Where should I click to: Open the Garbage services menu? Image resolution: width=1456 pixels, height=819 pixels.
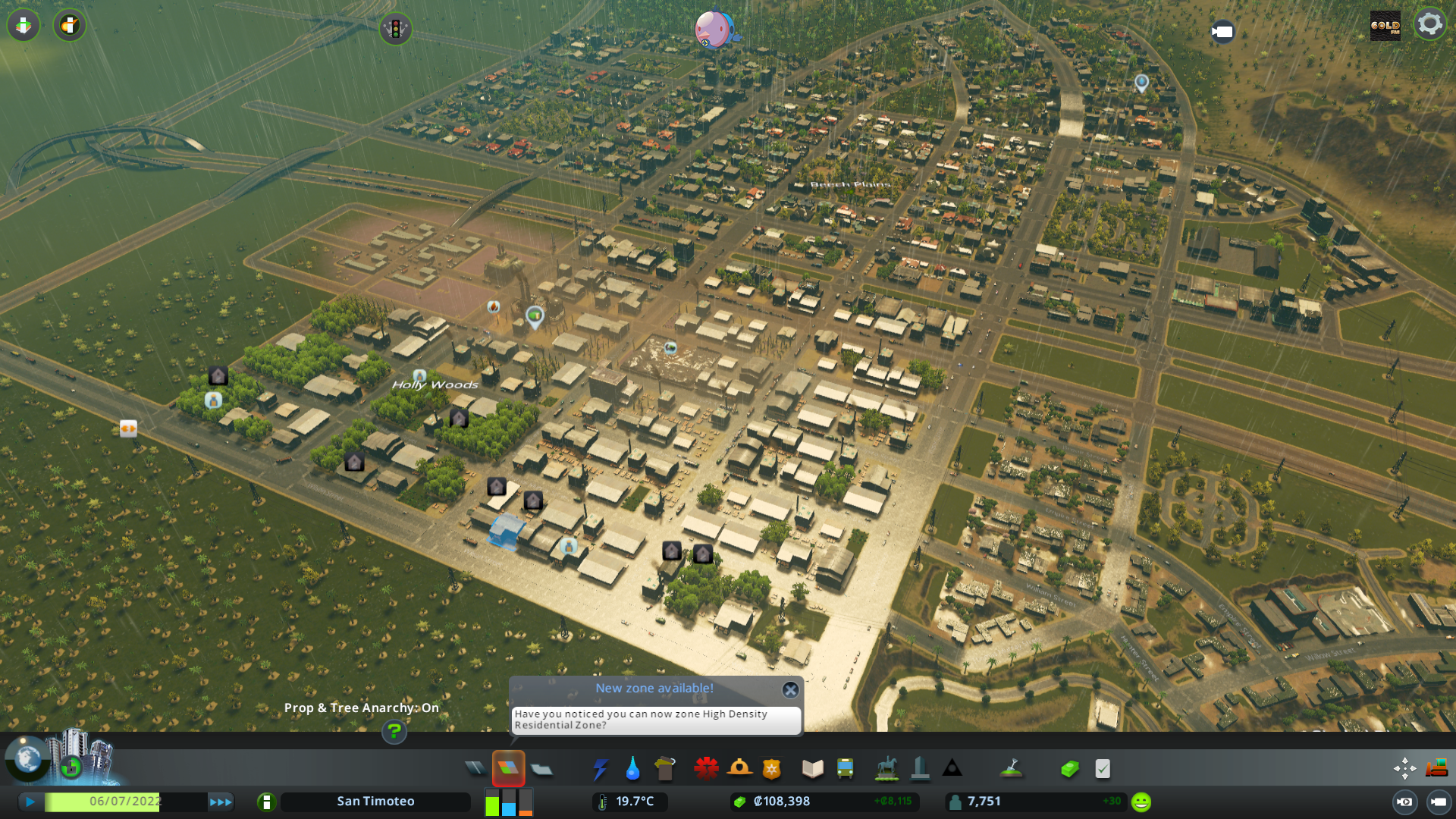665,768
